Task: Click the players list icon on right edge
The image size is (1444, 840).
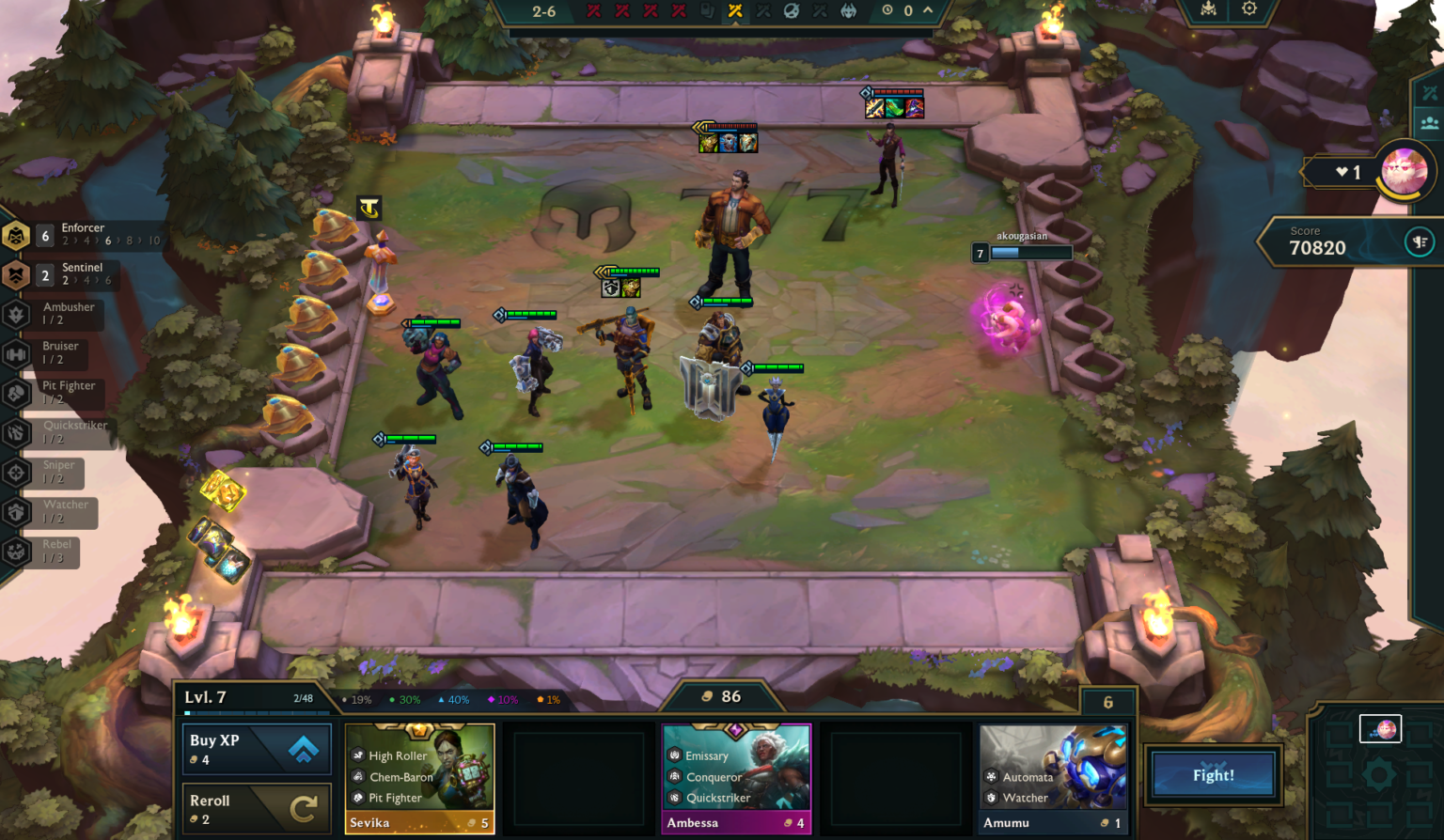Action: tap(1430, 122)
